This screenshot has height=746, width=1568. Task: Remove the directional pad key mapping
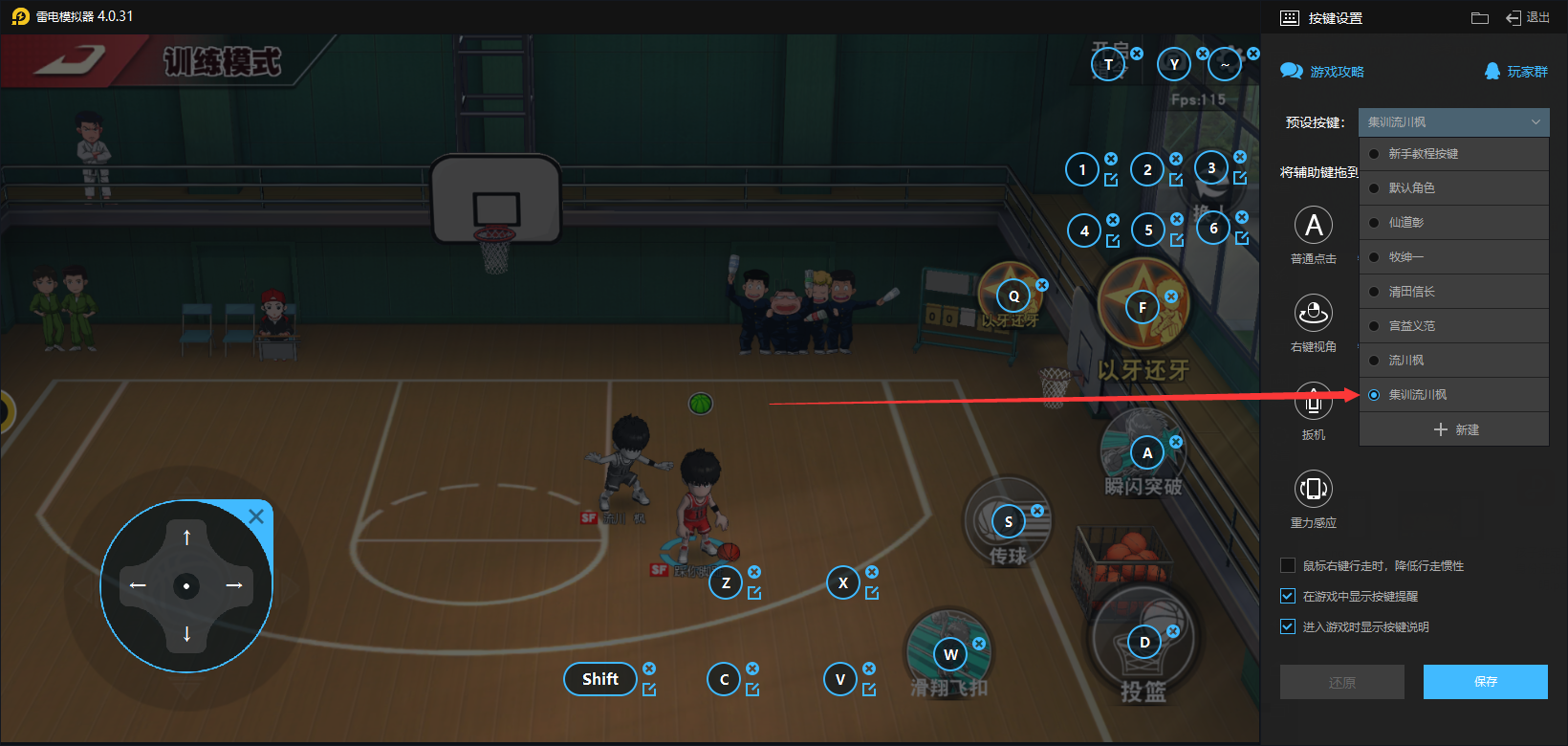[x=256, y=516]
